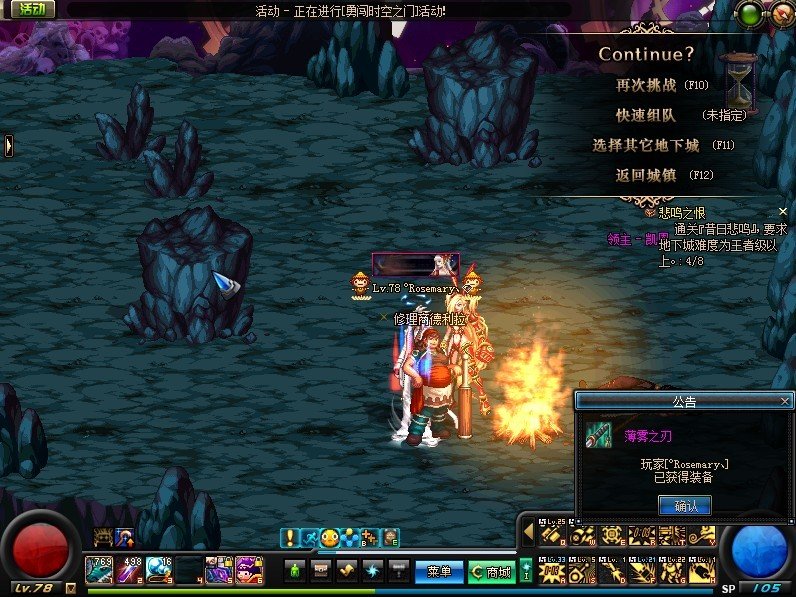The height and width of the screenshot is (597, 796).
Task: Click the yellow exclamation mark icon
Action: coord(290,538)
